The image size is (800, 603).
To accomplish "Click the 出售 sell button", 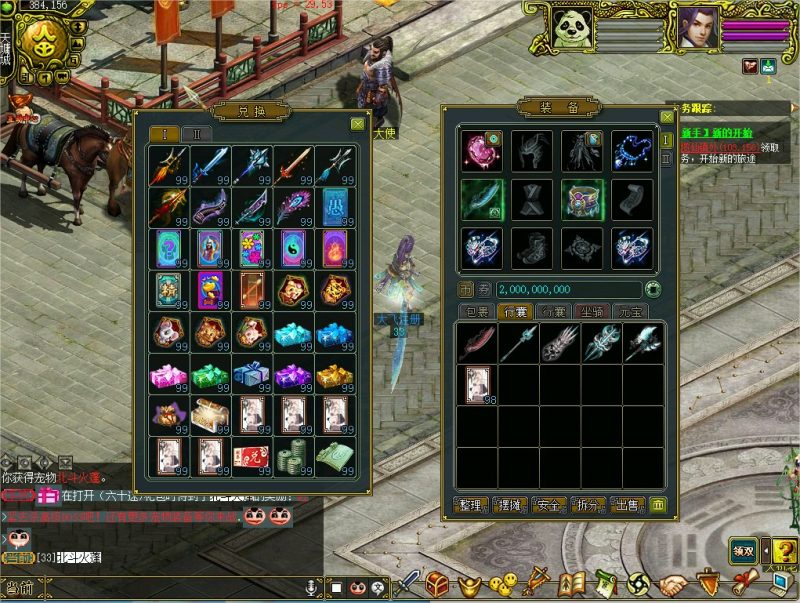I will pyautogui.click(x=626, y=505).
